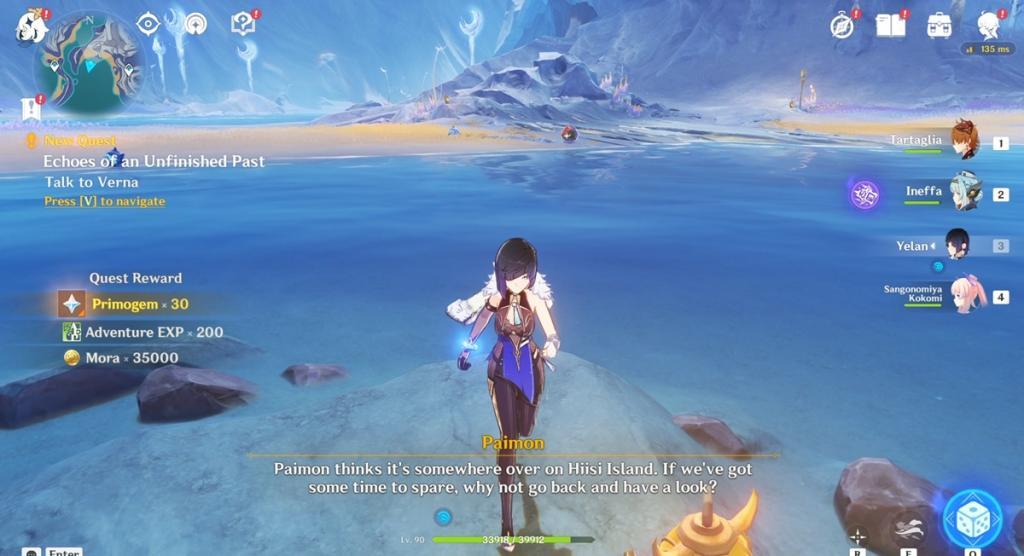1024x556 pixels.
Task: Switch to Sangonomiya Kokomi
Action: coord(966,294)
